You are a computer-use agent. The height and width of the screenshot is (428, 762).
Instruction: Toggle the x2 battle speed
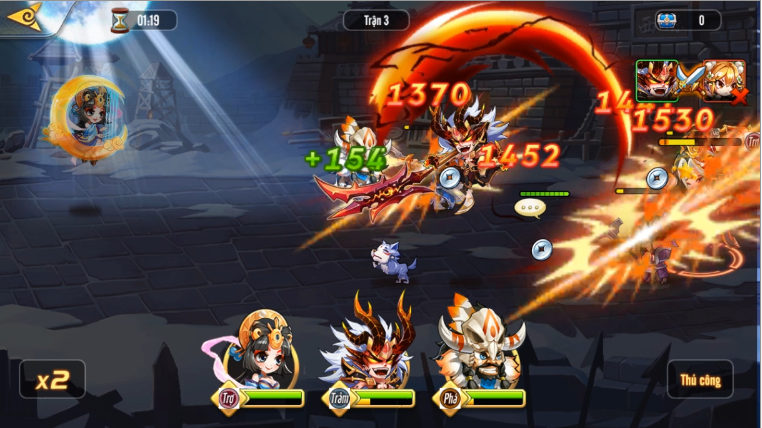52,380
